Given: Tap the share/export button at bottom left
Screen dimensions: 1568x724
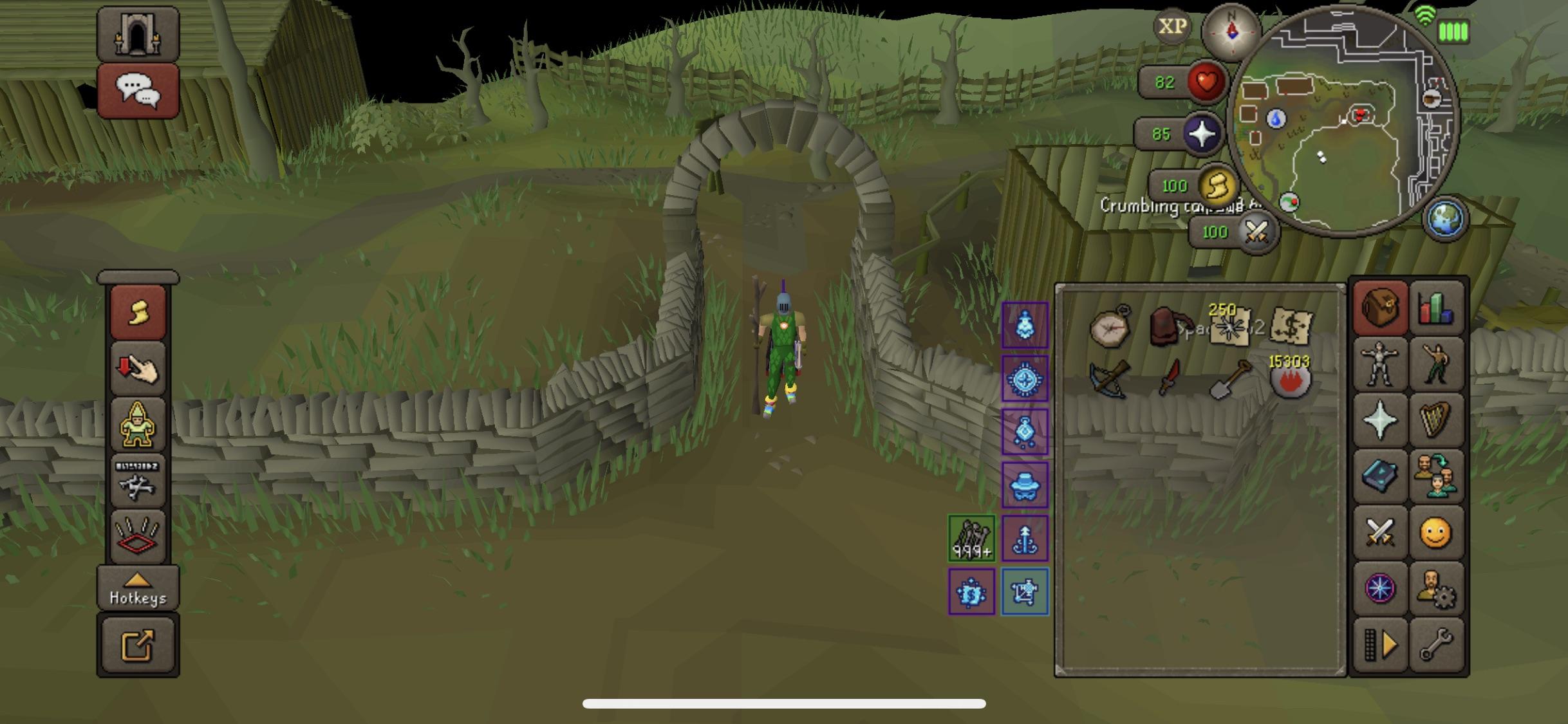Looking at the screenshot, I should 137,644.
